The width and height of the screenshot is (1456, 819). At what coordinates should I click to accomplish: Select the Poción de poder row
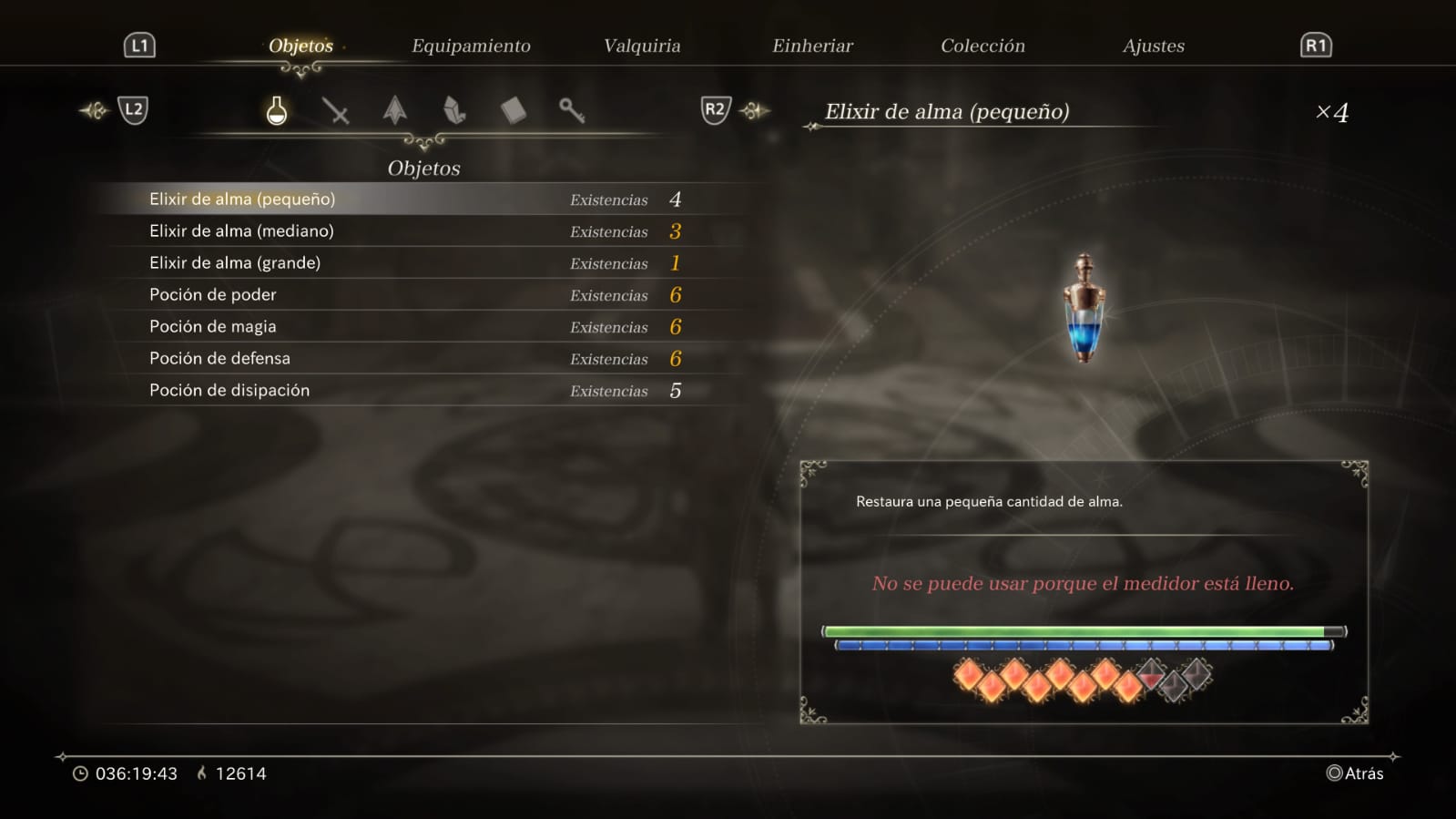[213, 294]
